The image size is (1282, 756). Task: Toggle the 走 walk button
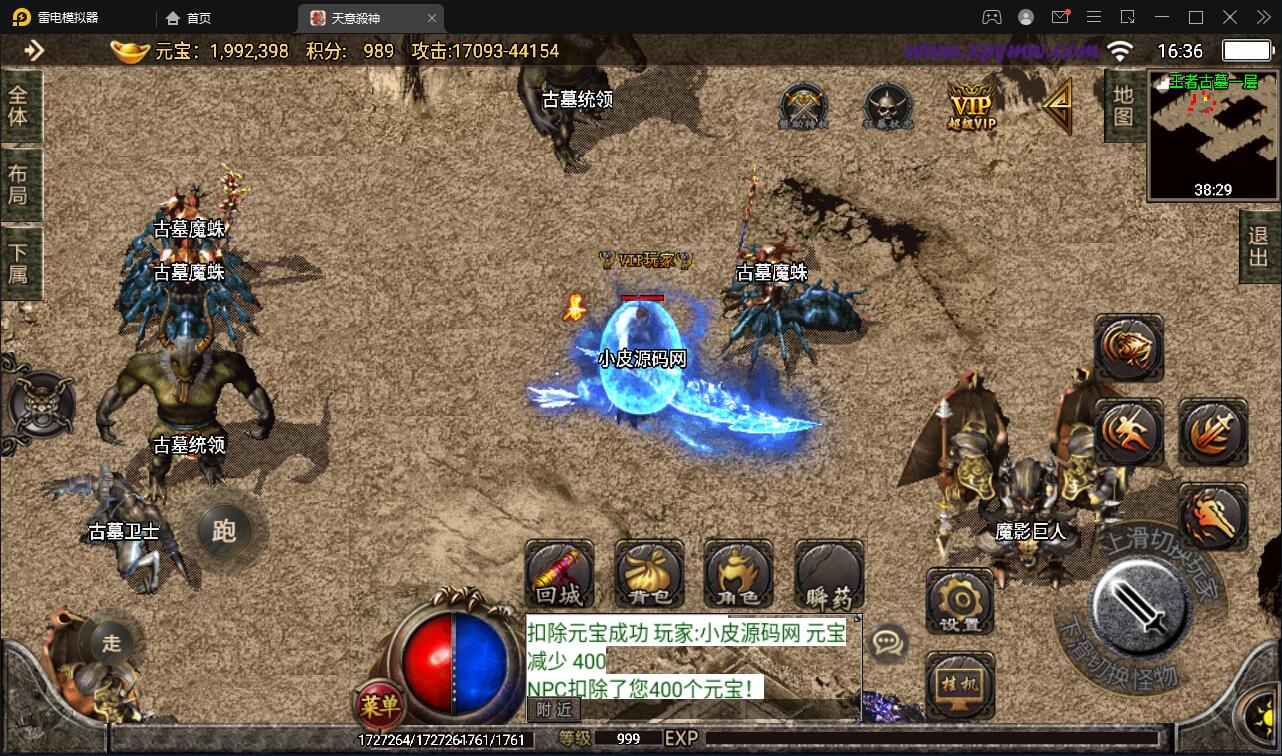point(111,643)
